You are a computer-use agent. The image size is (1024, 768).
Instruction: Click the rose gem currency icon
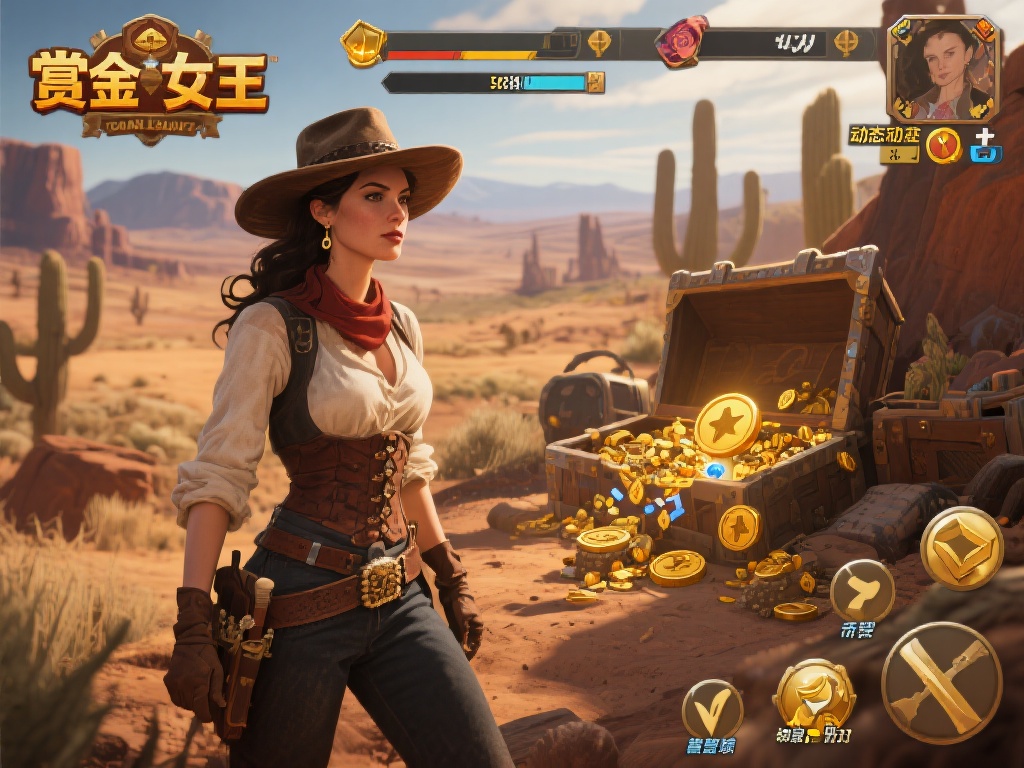[x=681, y=42]
